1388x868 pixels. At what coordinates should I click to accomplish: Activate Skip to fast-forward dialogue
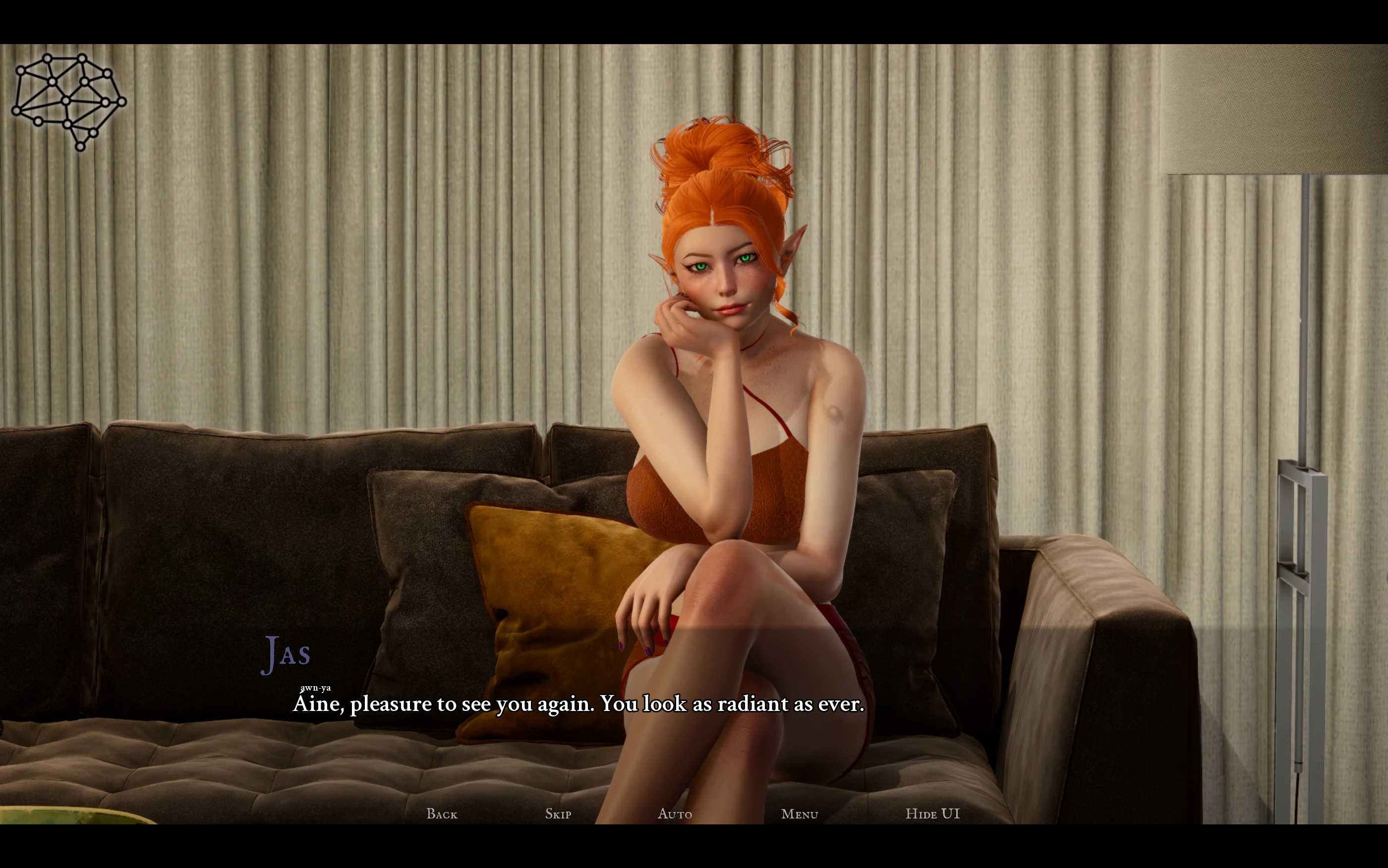[x=558, y=814]
